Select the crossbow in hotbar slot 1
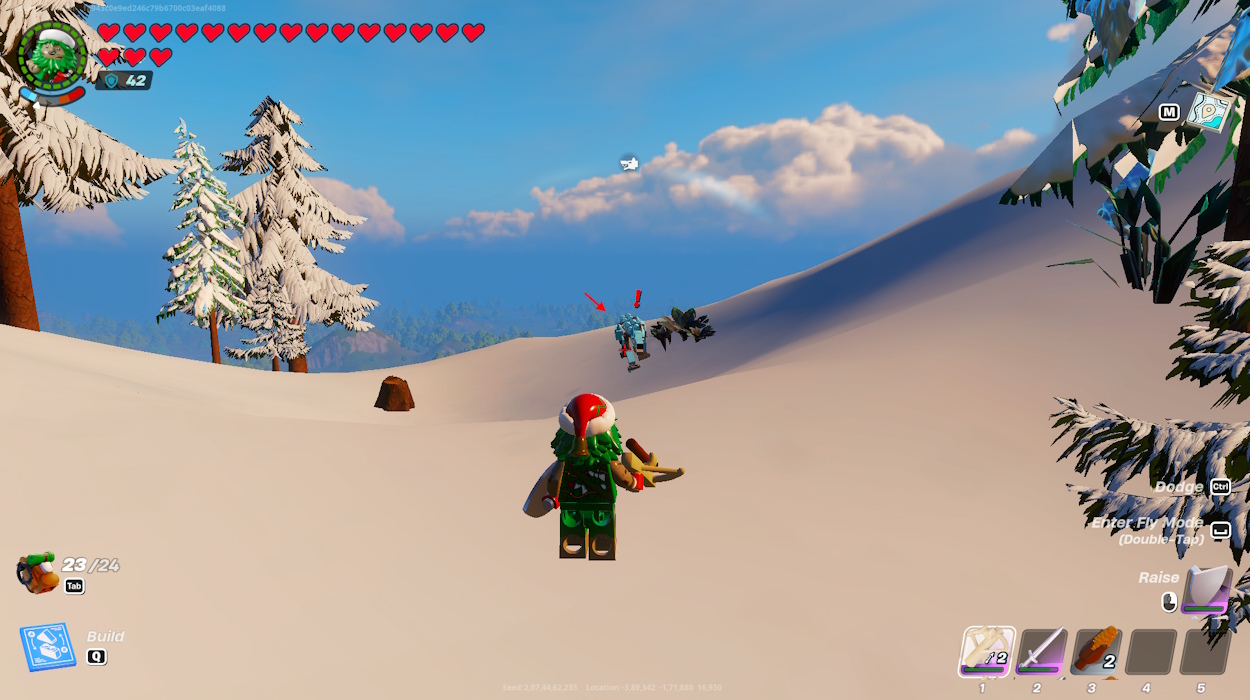The width and height of the screenshot is (1250, 700). 987,651
